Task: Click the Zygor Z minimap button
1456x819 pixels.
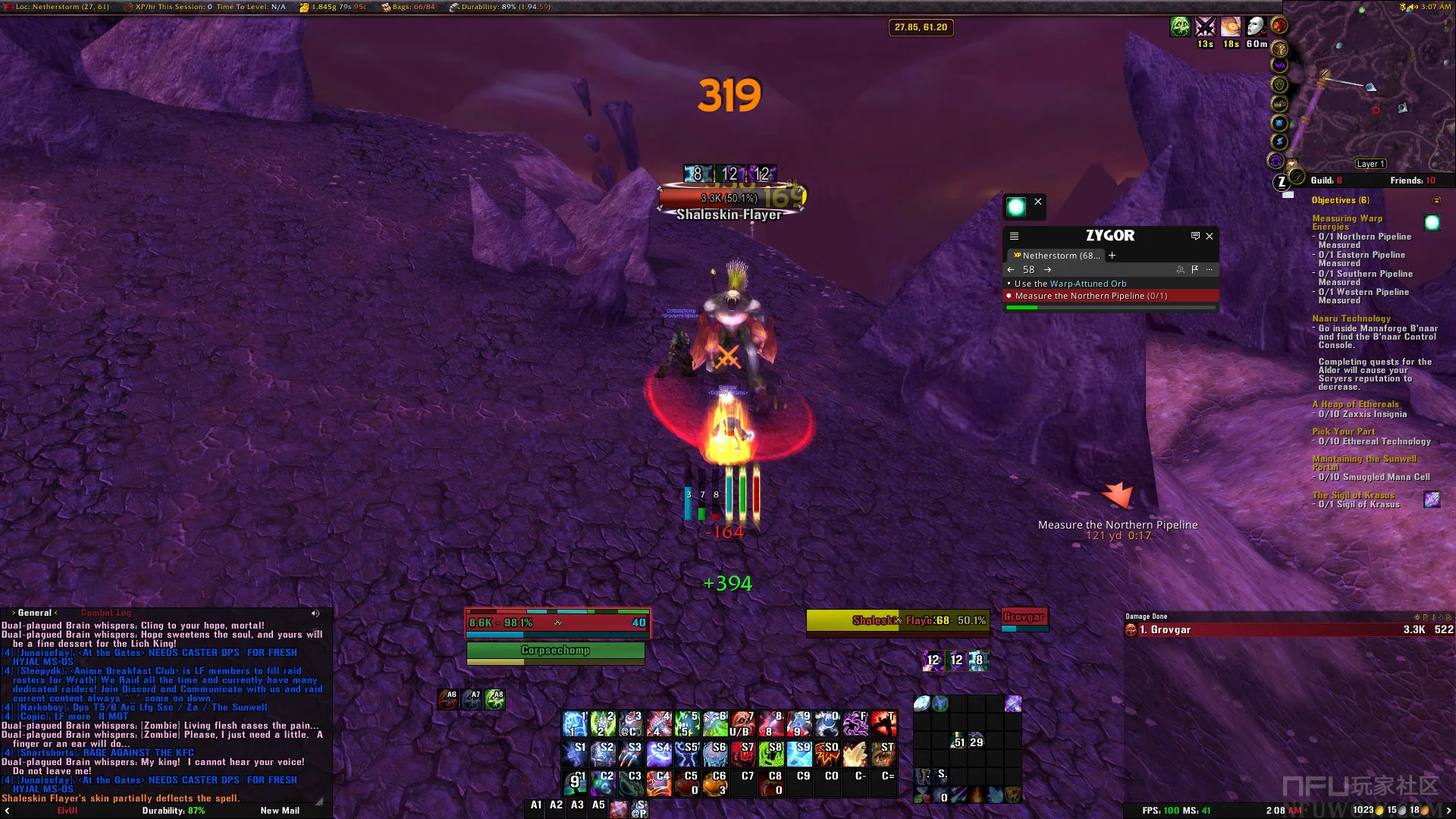Action: [x=1282, y=182]
